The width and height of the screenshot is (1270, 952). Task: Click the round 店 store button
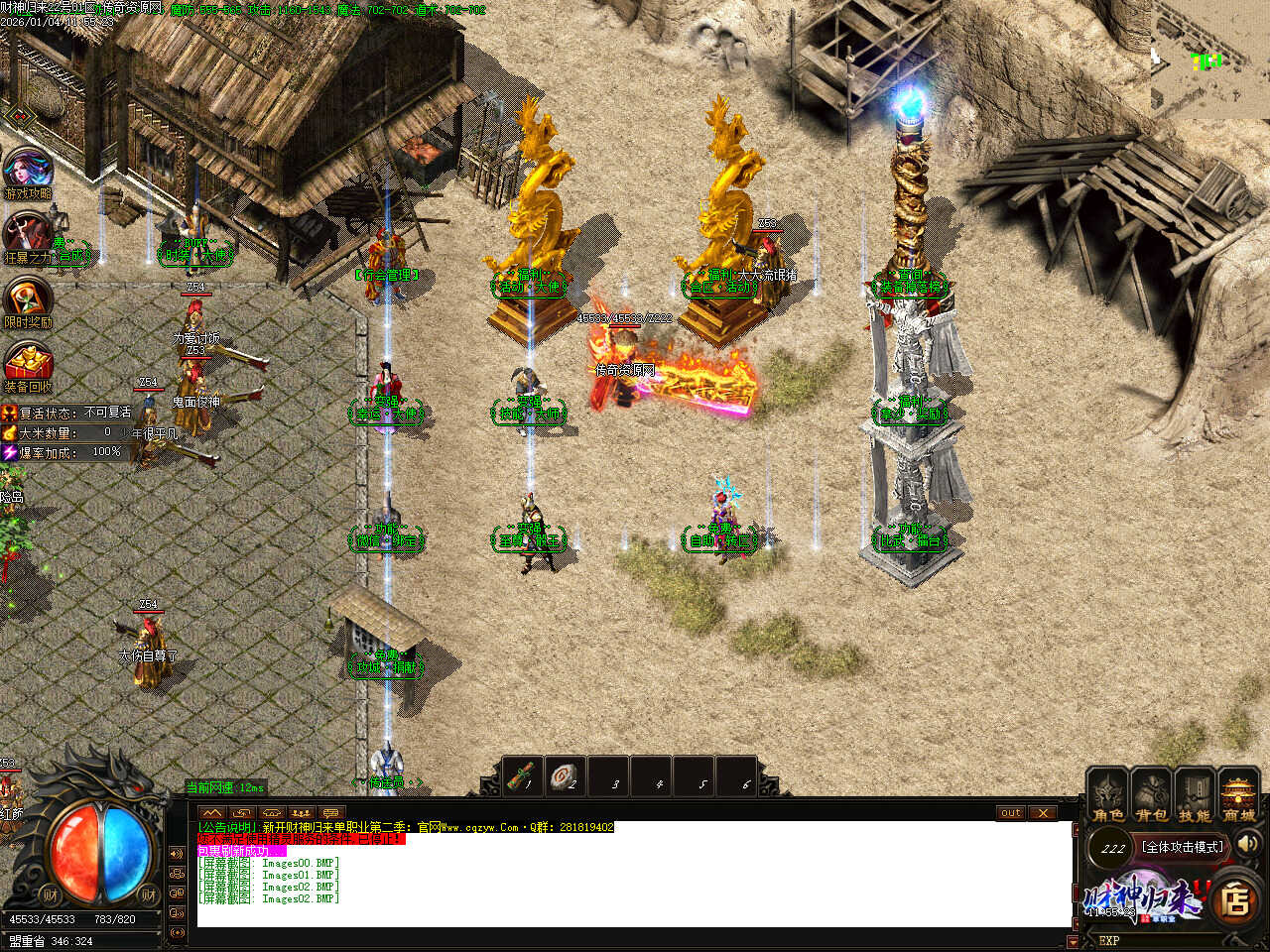point(1235,899)
